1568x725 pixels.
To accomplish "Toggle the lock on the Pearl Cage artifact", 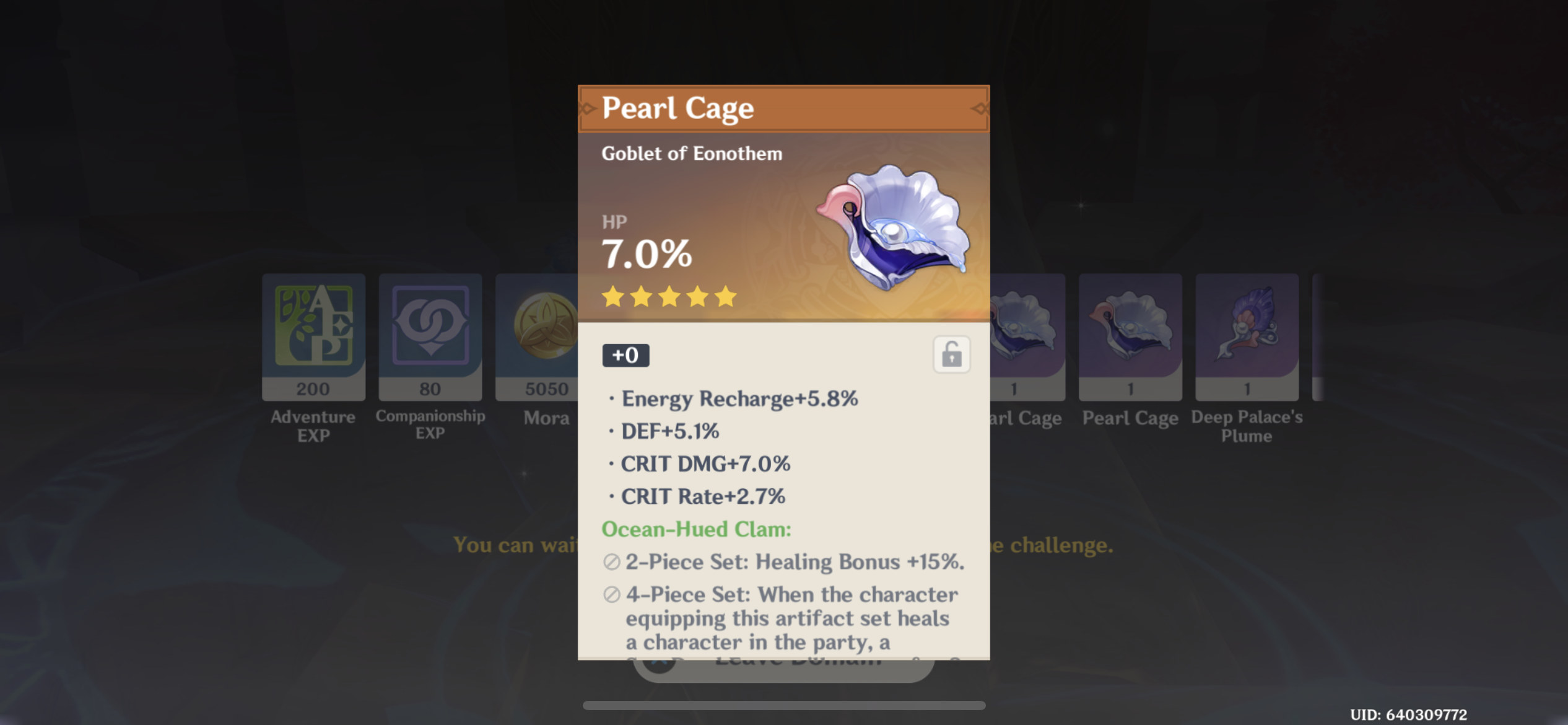I will (x=952, y=353).
